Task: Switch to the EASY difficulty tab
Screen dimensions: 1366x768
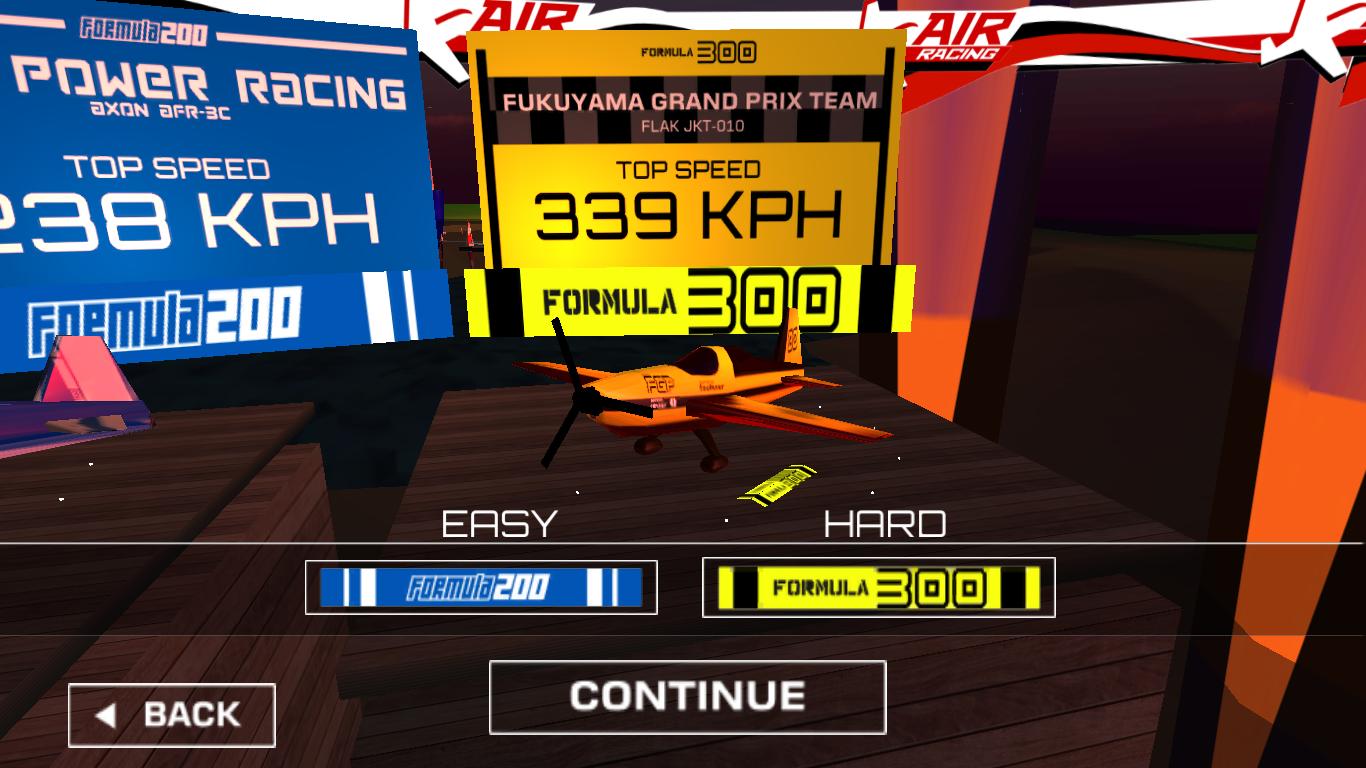Action: [499, 522]
